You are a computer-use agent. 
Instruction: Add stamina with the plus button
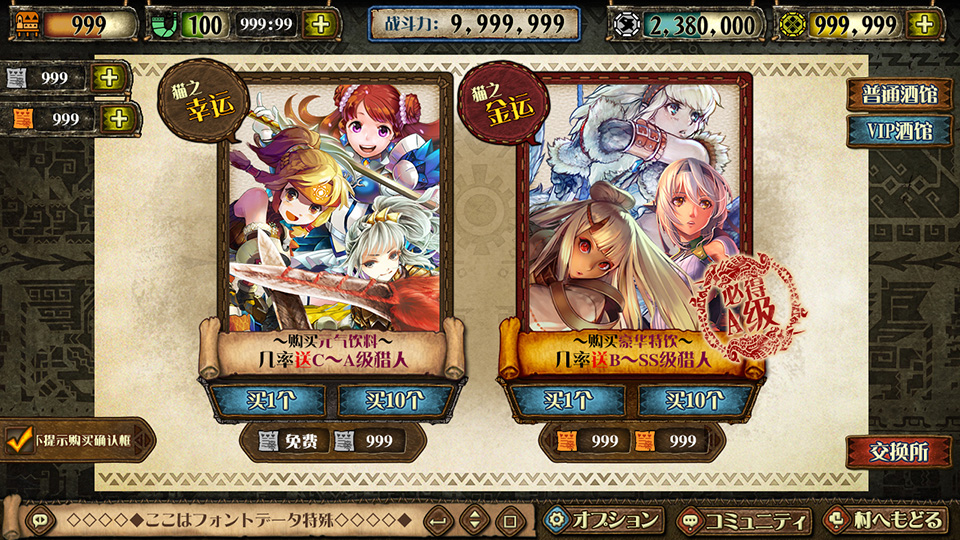pos(319,25)
